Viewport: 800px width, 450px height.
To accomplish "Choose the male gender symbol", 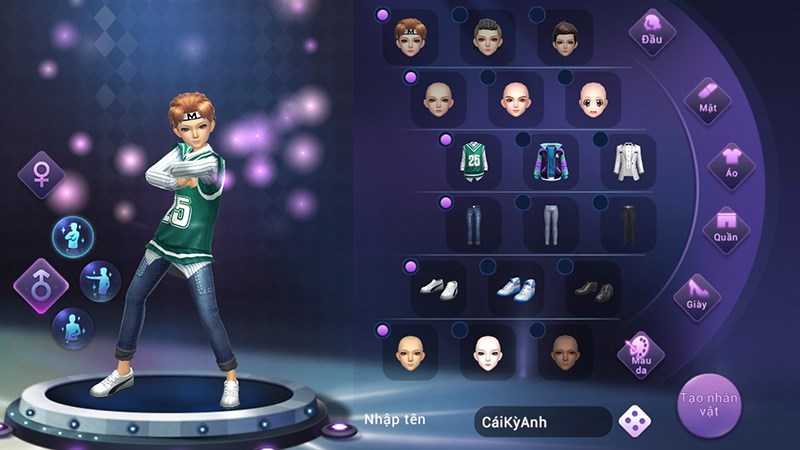I will tap(41, 286).
